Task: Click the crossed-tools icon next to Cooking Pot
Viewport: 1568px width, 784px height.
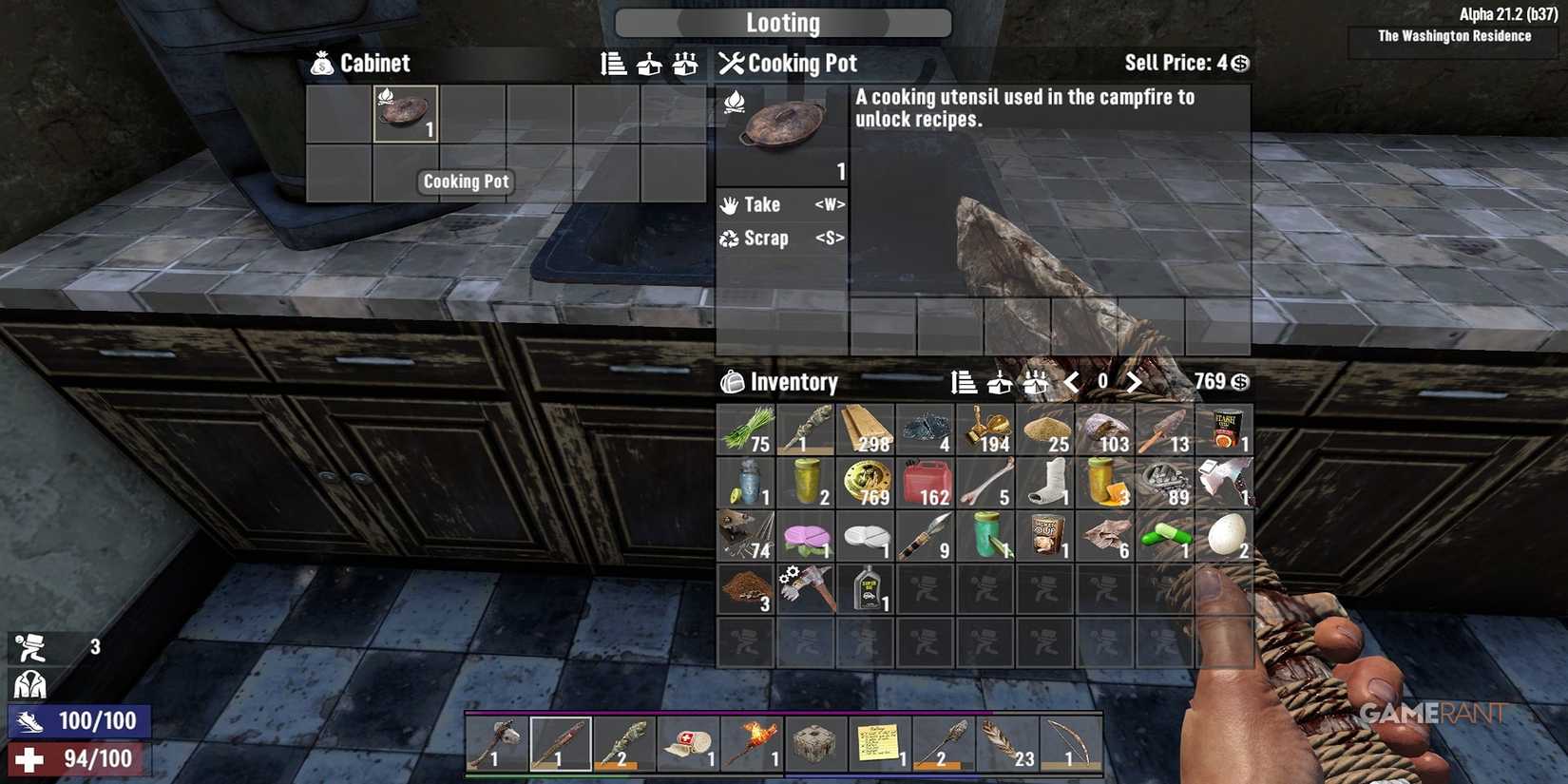Action: click(x=730, y=63)
